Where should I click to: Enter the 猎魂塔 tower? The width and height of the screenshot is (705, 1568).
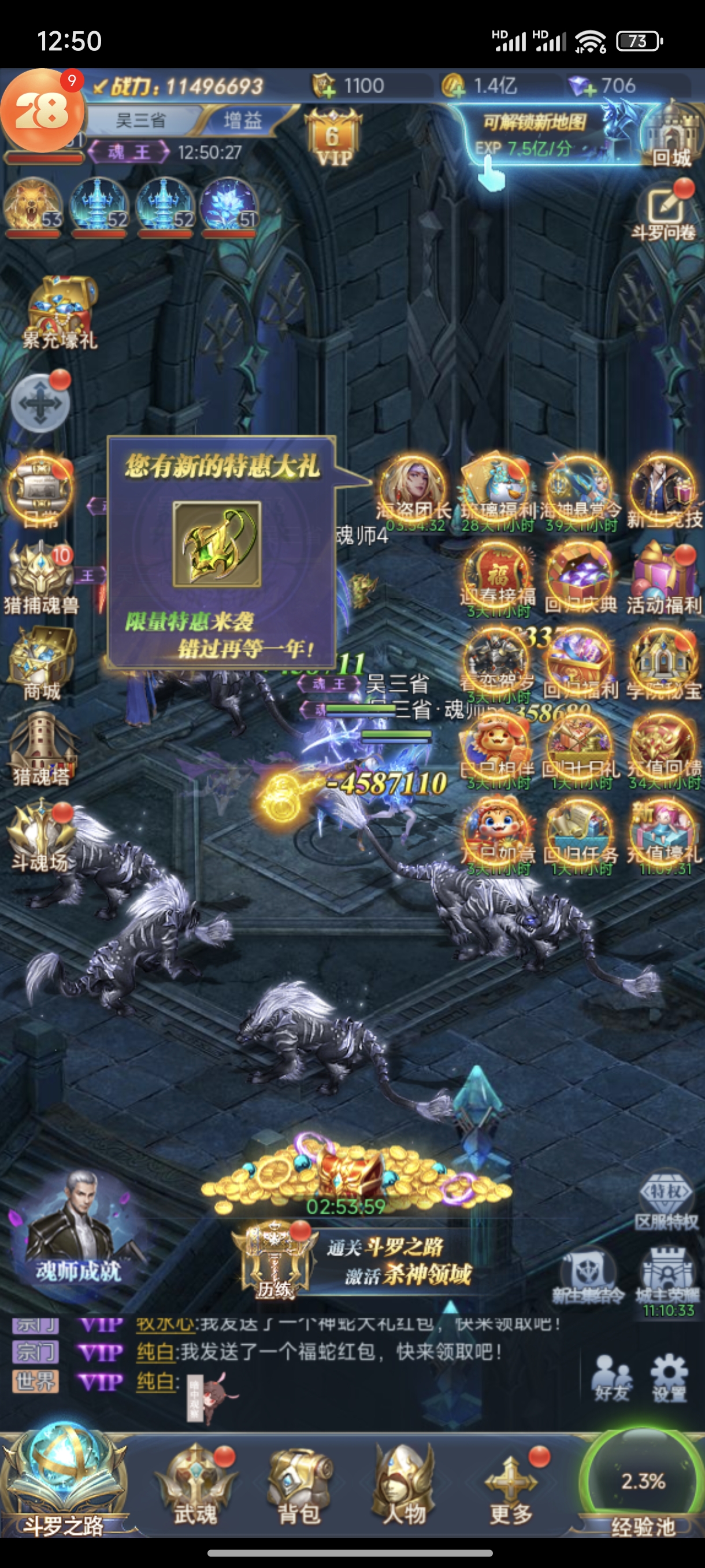[x=42, y=749]
